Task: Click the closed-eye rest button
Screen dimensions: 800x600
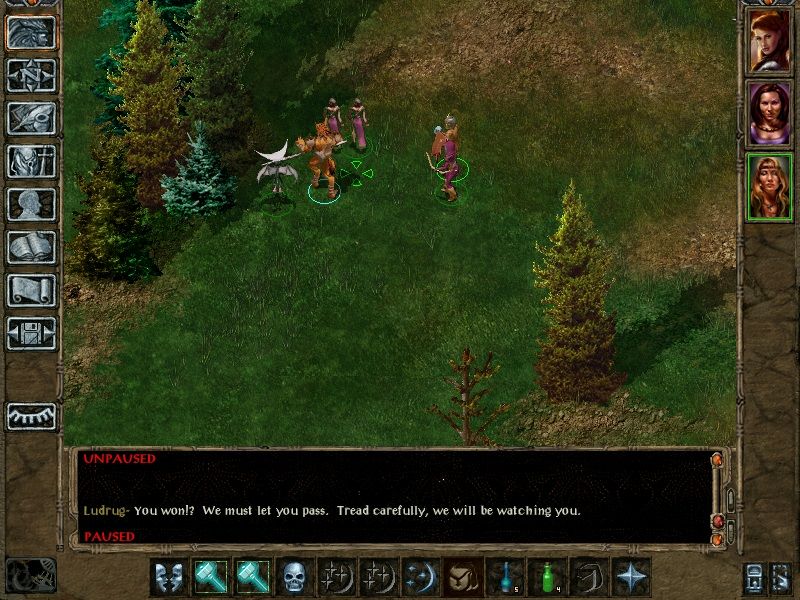Action: coord(31,416)
